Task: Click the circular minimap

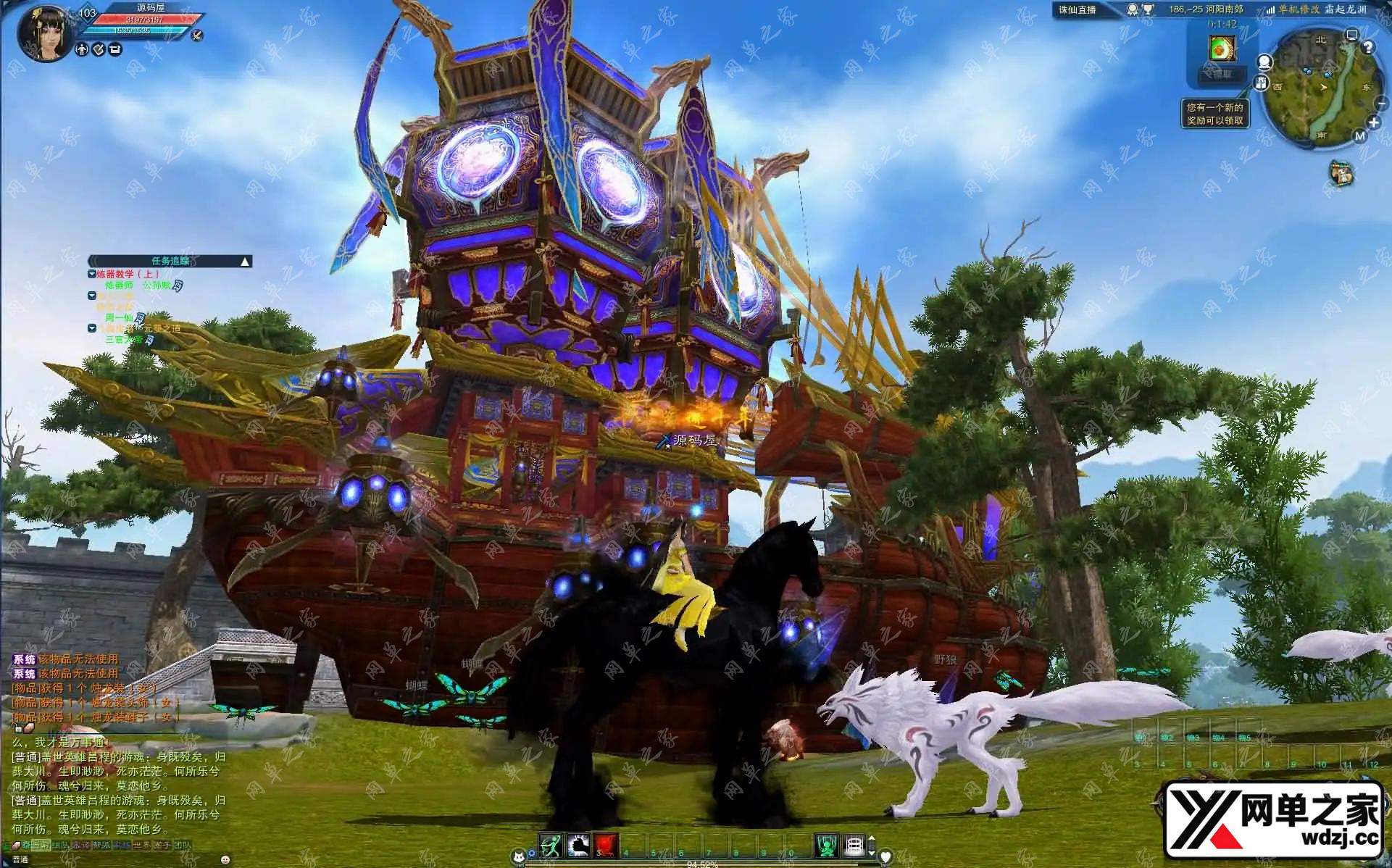Action: click(1319, 88)
